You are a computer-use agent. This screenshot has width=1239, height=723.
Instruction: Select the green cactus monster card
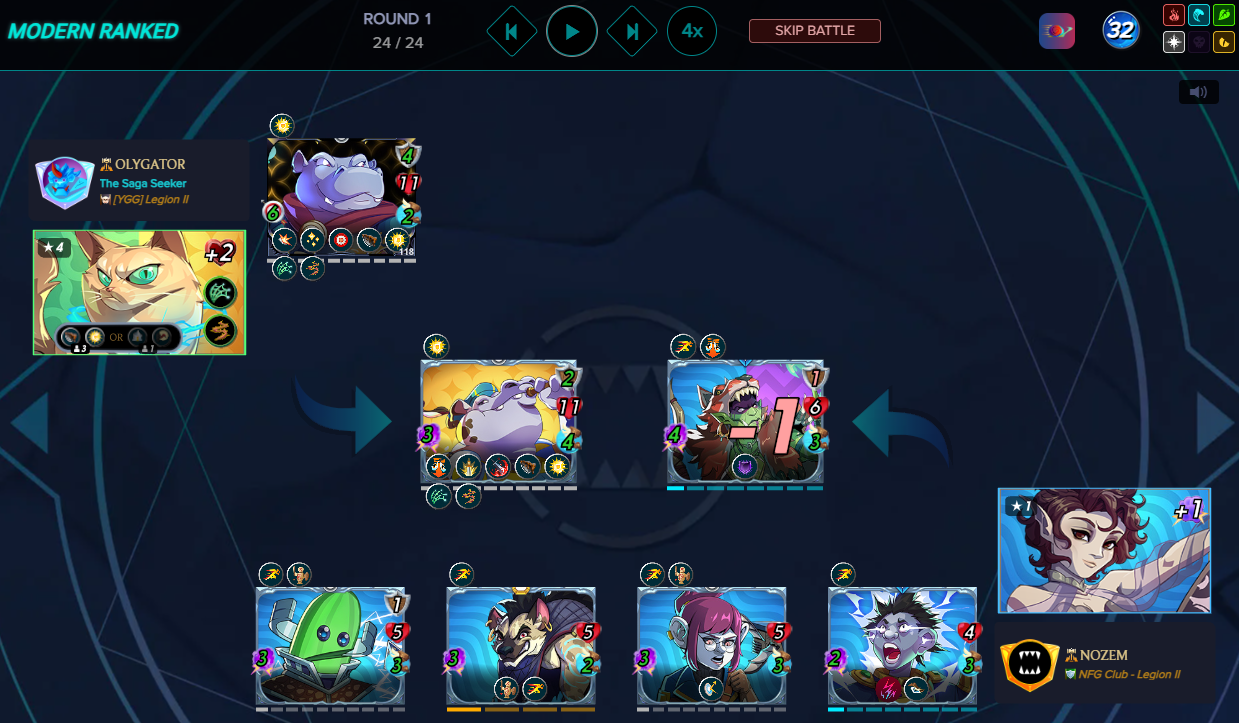pos(330,645)
